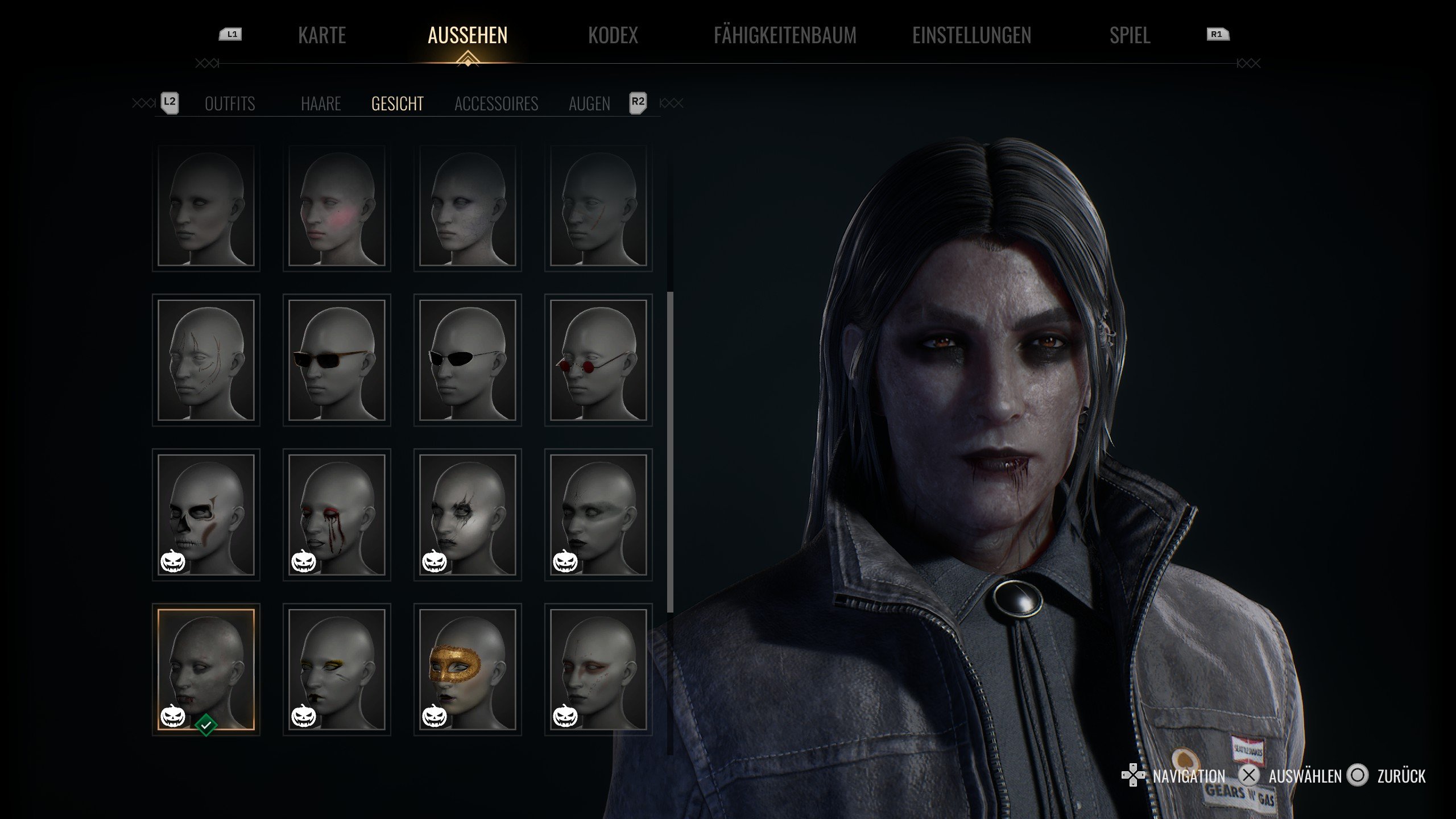Open the Fähigkeitenbaum tab
The height and width of the screenshot is (819, 1456).
tap(785, 35)
